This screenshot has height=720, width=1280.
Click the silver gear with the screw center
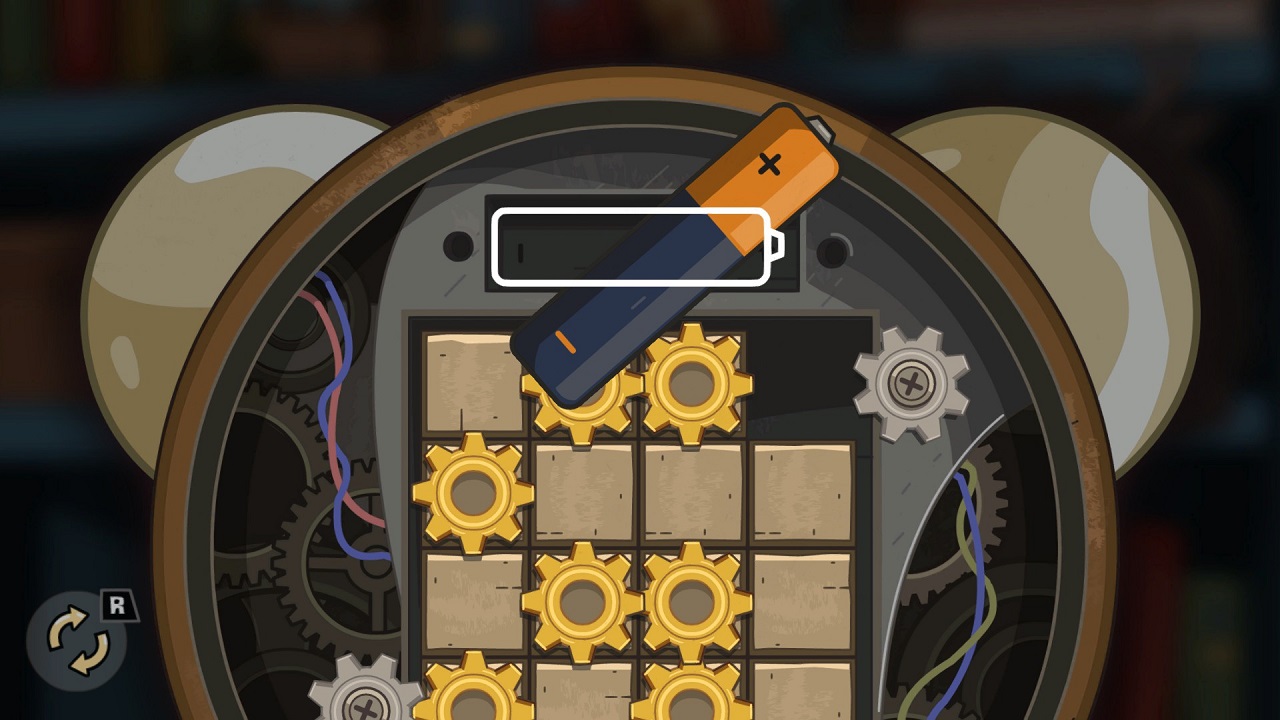(x=910, y=385)
